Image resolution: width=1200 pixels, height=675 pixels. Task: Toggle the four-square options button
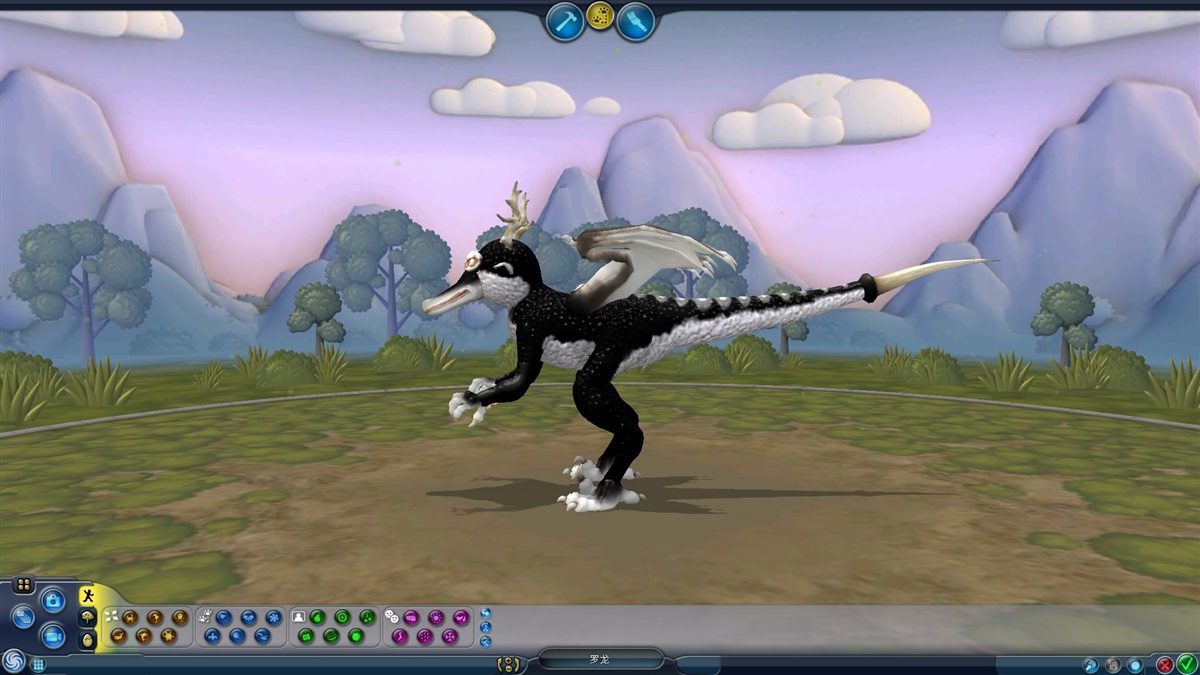[x=24, y=585]
